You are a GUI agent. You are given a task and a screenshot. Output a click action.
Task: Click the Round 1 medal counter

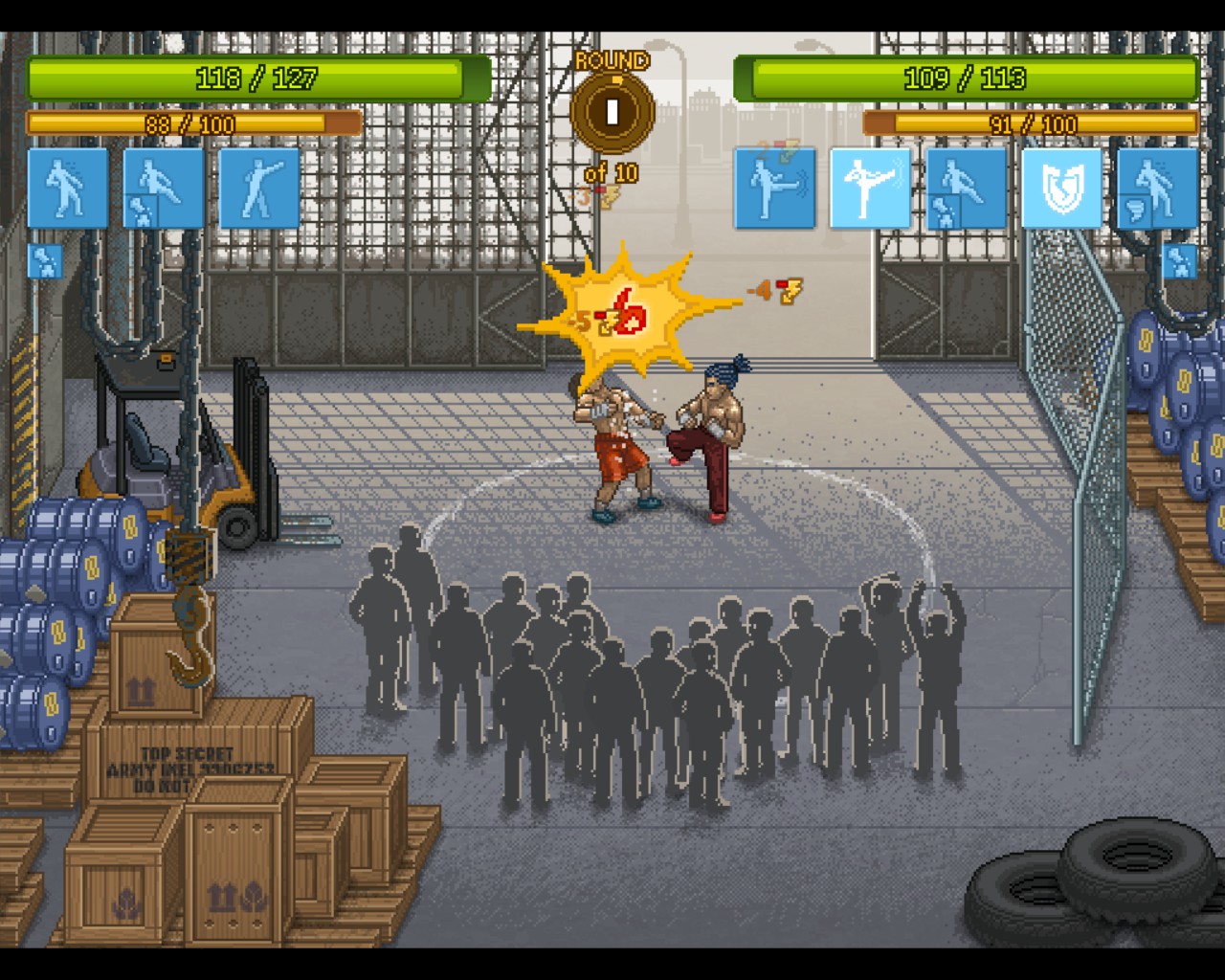[x=611, y=111]
